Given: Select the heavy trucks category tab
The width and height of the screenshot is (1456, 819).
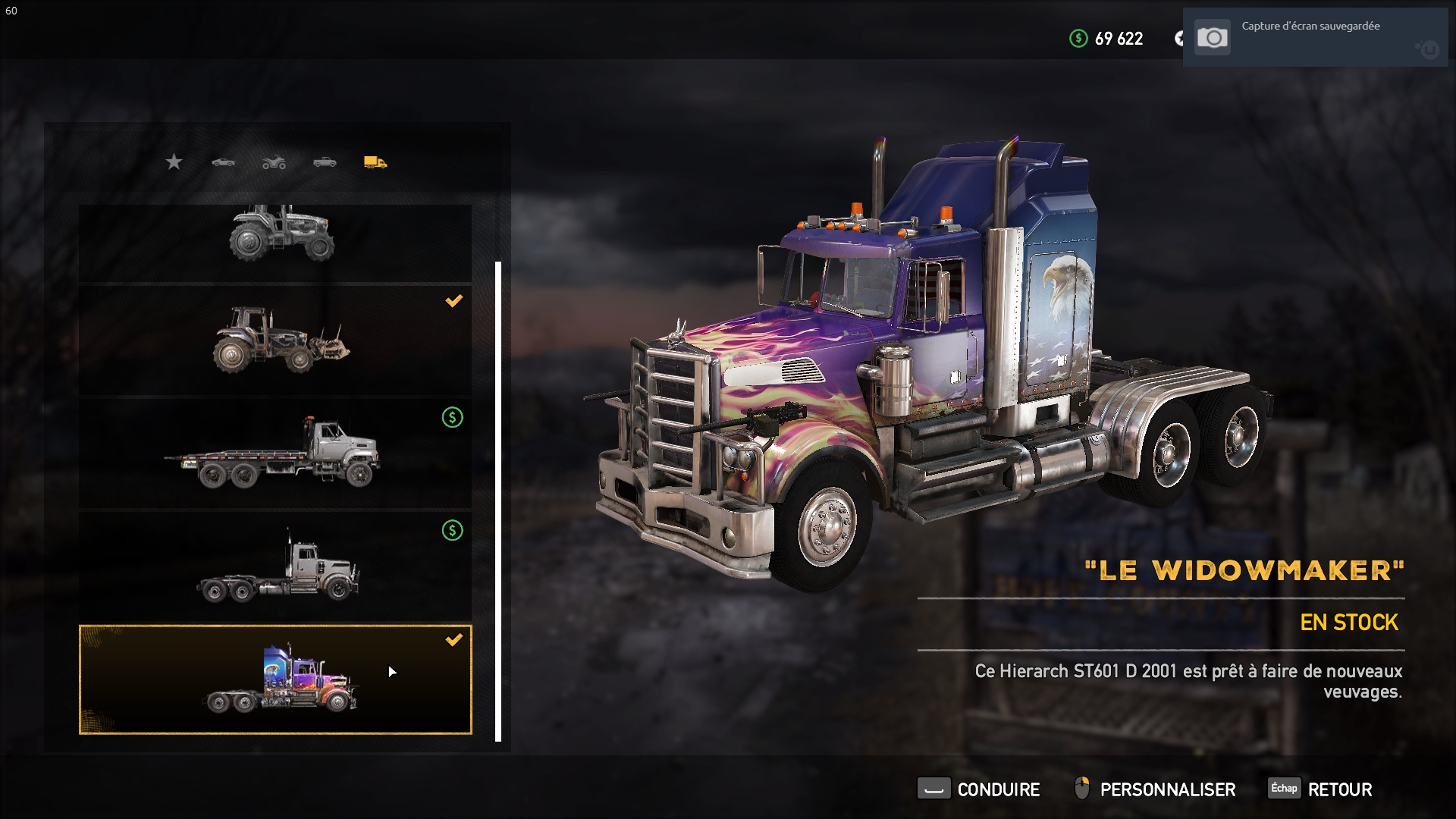Looking at the screenshot, I should point(375,162).
